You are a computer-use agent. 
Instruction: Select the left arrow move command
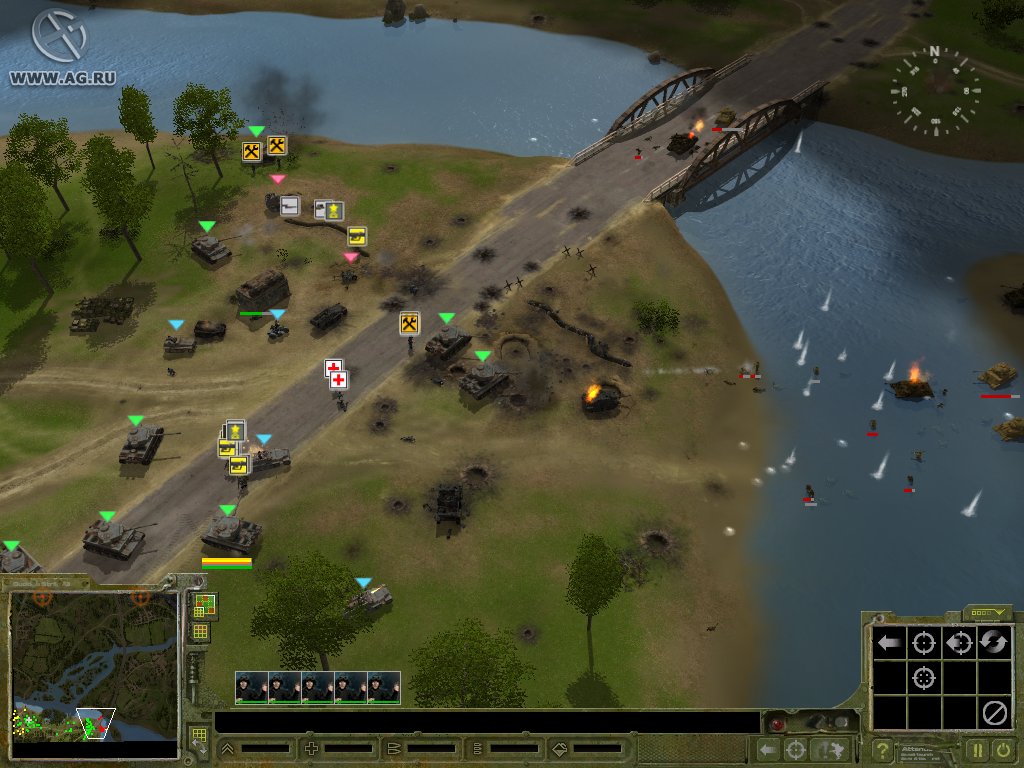click(x=889, y=643)
